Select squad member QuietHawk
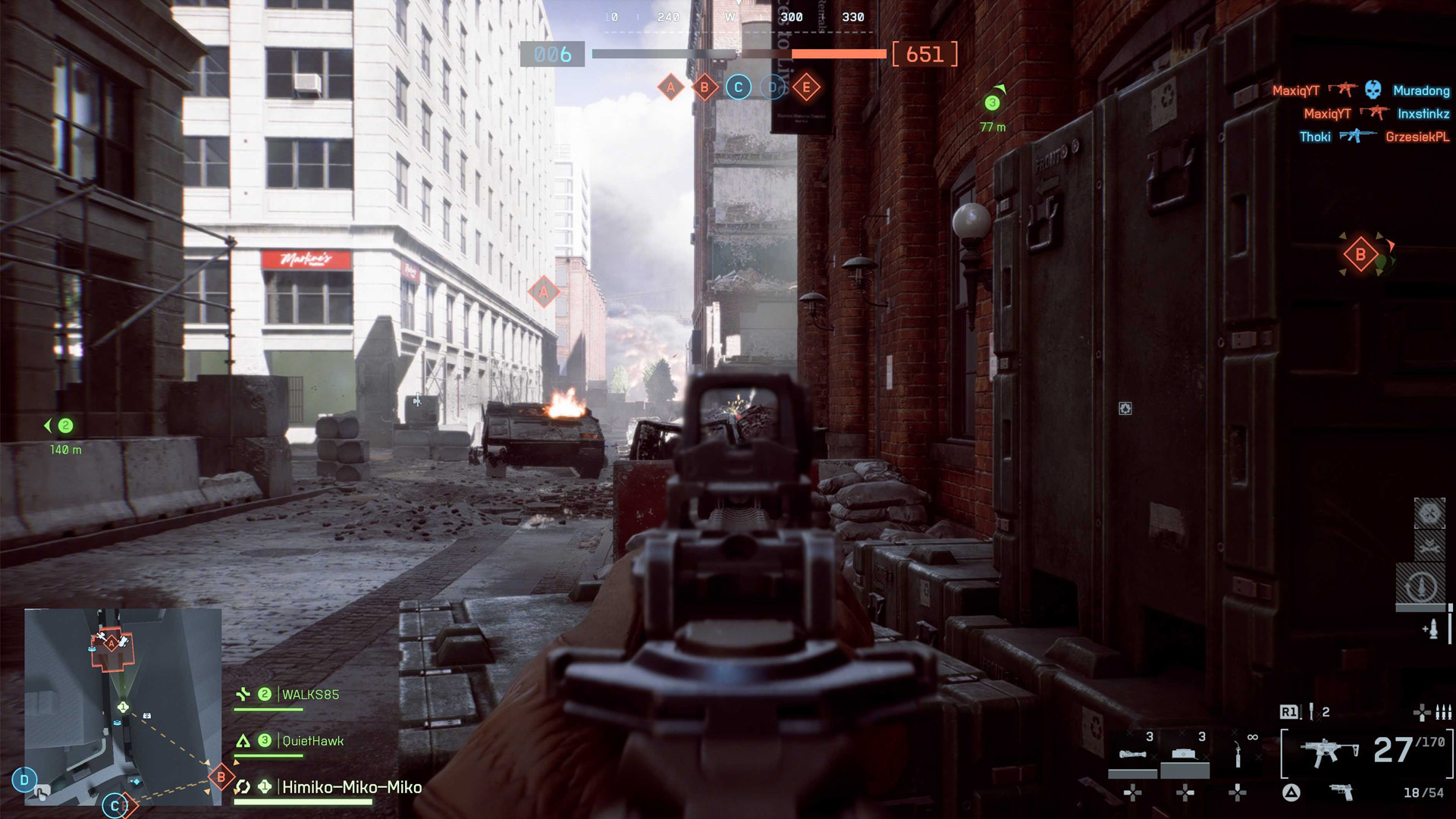Image resolution: width=1456 pixels, height=819 pixels. (x=312, y=741)
